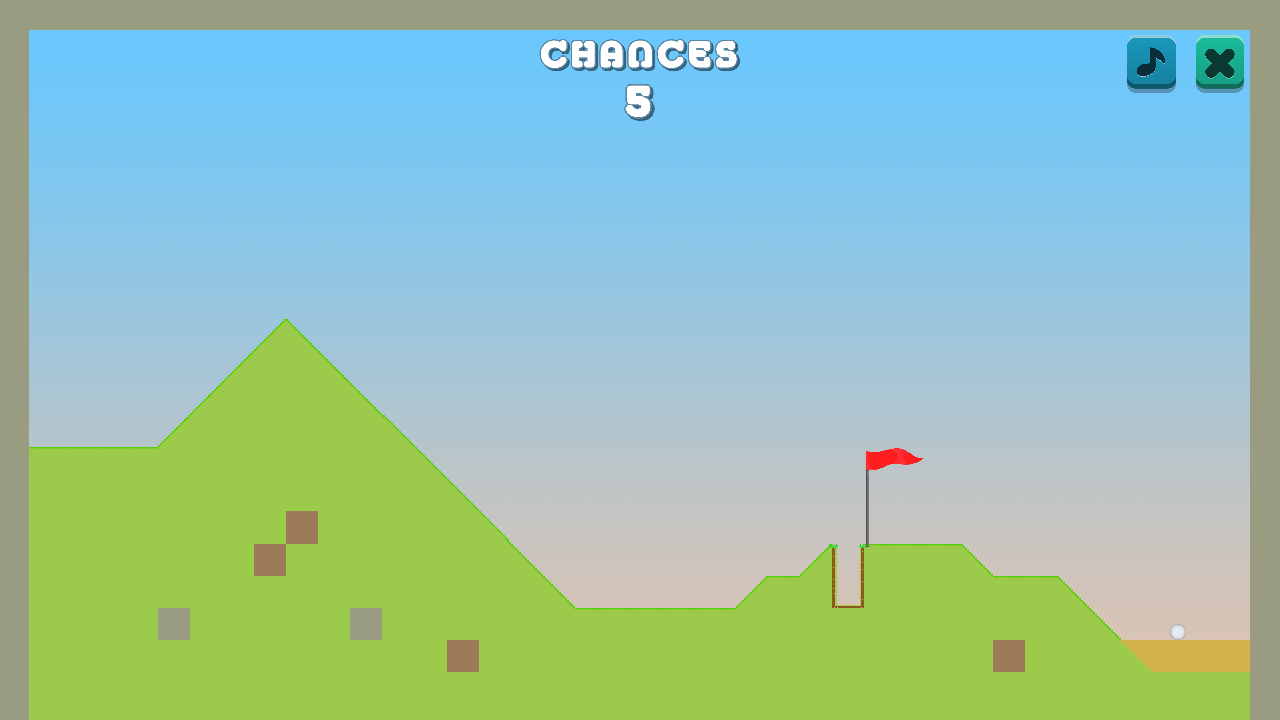Select the brown block below the hill peak
Image resolution: width=1280 pixels, height=720 pixels.
302,528
